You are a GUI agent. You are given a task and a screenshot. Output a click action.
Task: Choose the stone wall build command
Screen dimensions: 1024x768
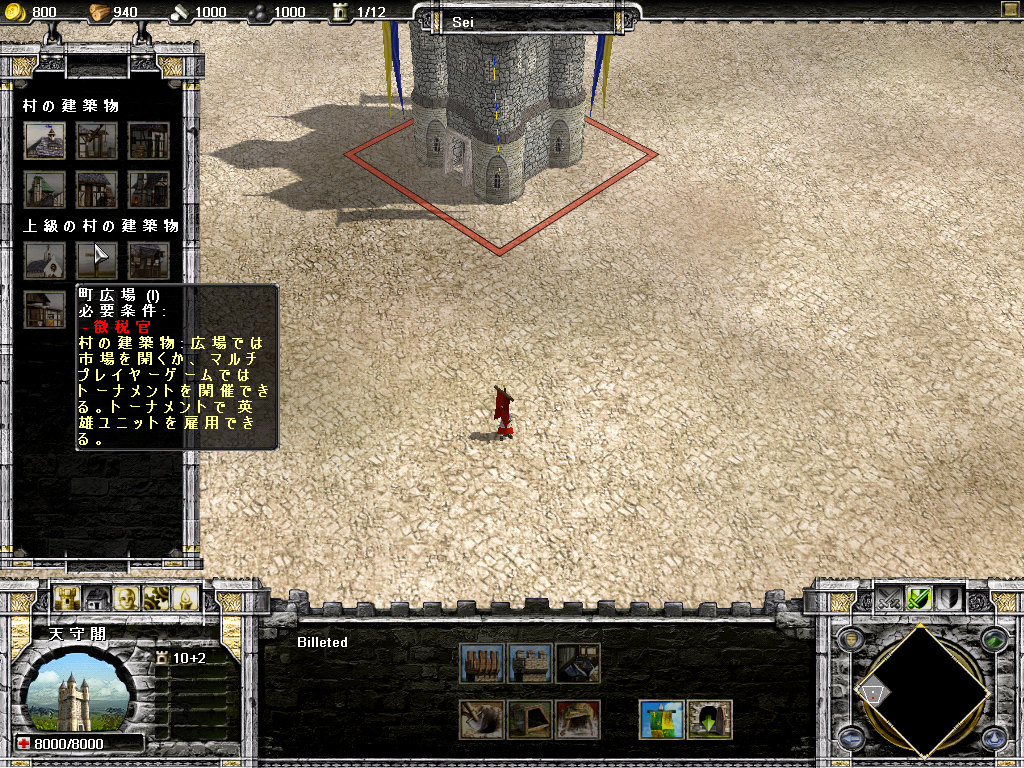pyautogui.click(x=529, y=663)
